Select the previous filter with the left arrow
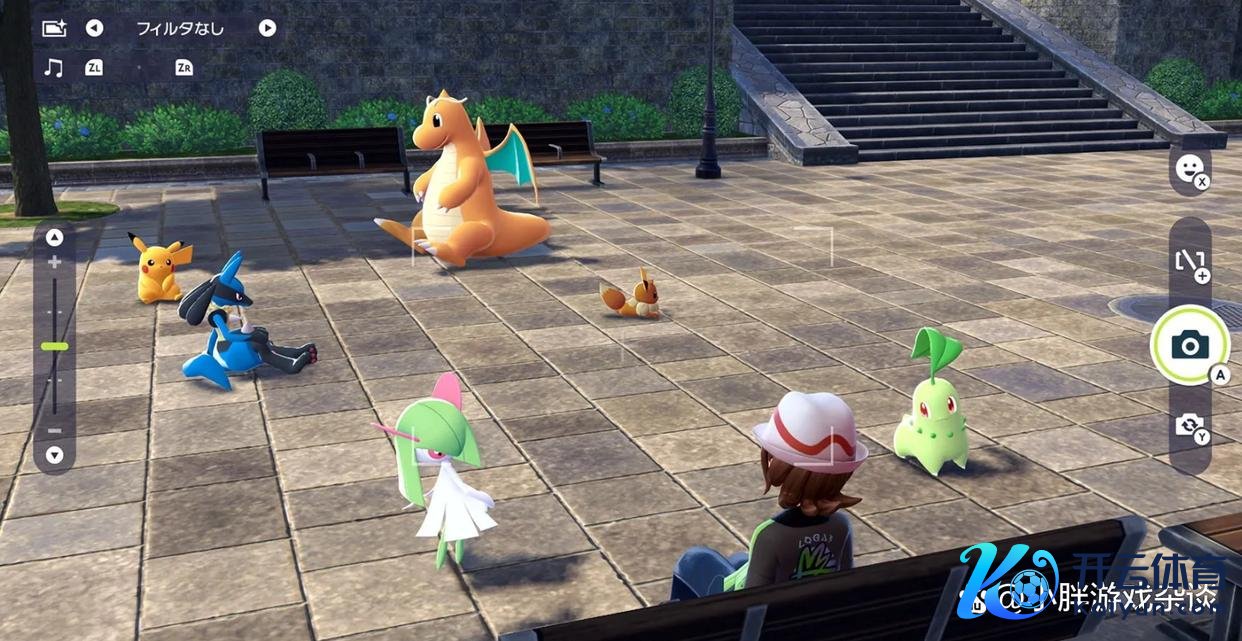Screen dimensions: 1242x641 coord(94,28)
